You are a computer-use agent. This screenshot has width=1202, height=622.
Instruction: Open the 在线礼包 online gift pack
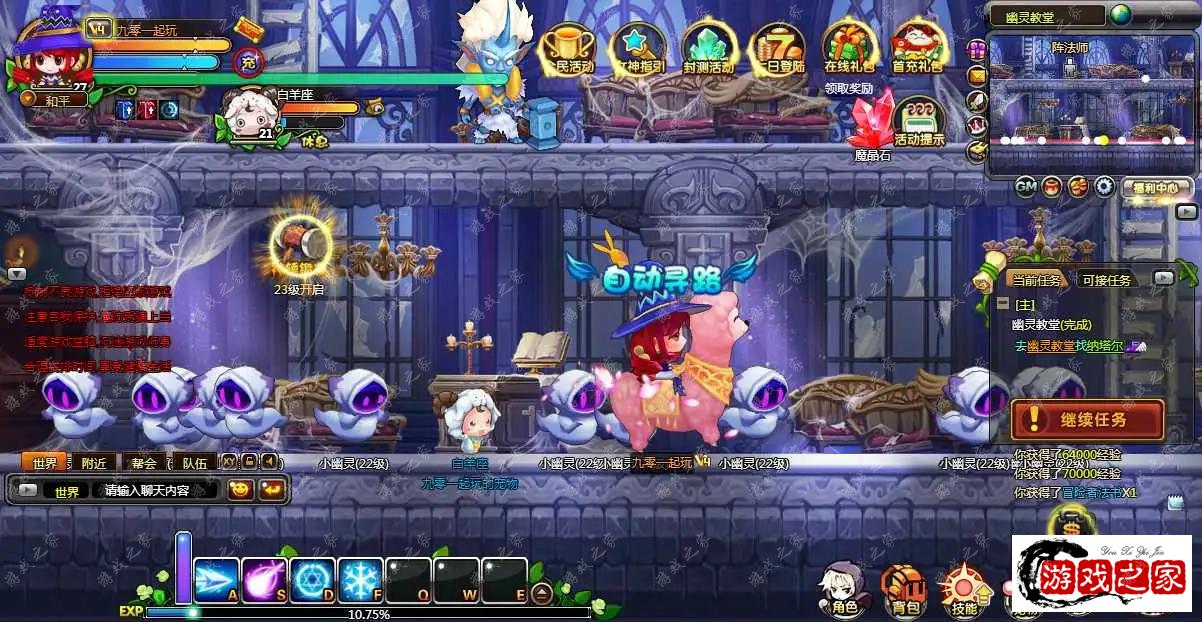click(x=849, y=48)
